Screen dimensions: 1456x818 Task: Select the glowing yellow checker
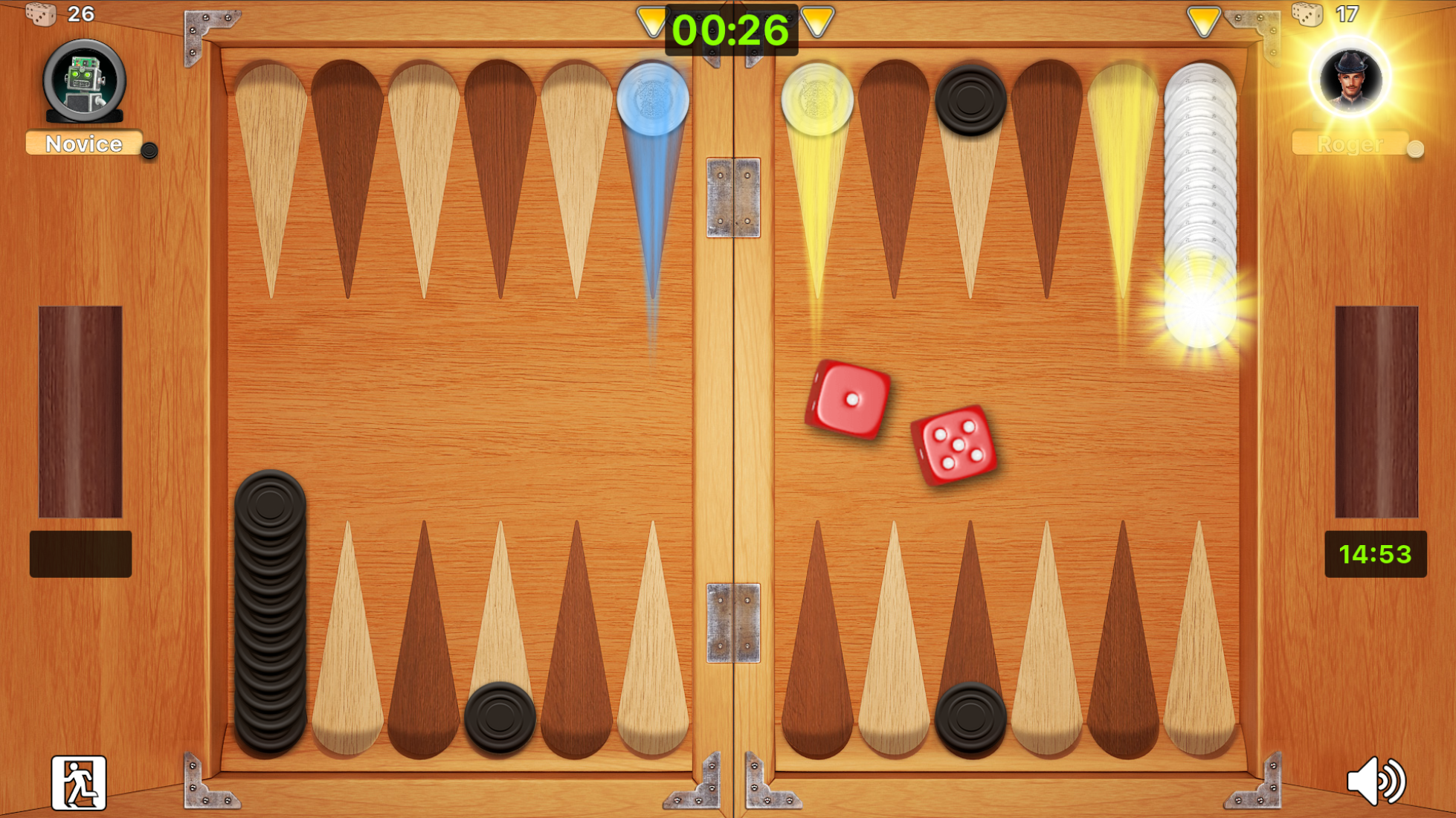[817, 99]
